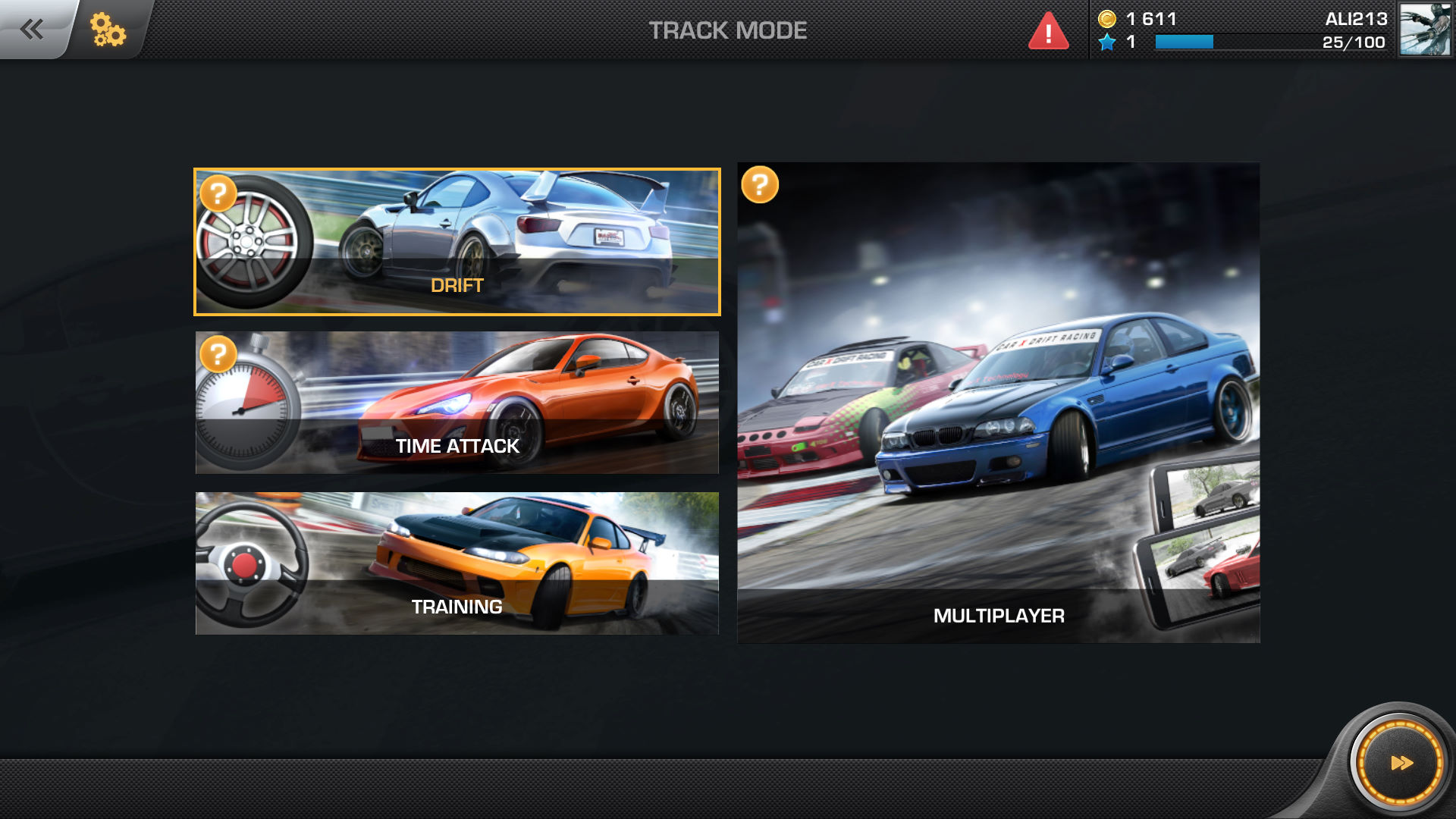This screenshot has width=1456, height=819.
Task: Go back with the double-arrow button
Action: pos(33,30)
